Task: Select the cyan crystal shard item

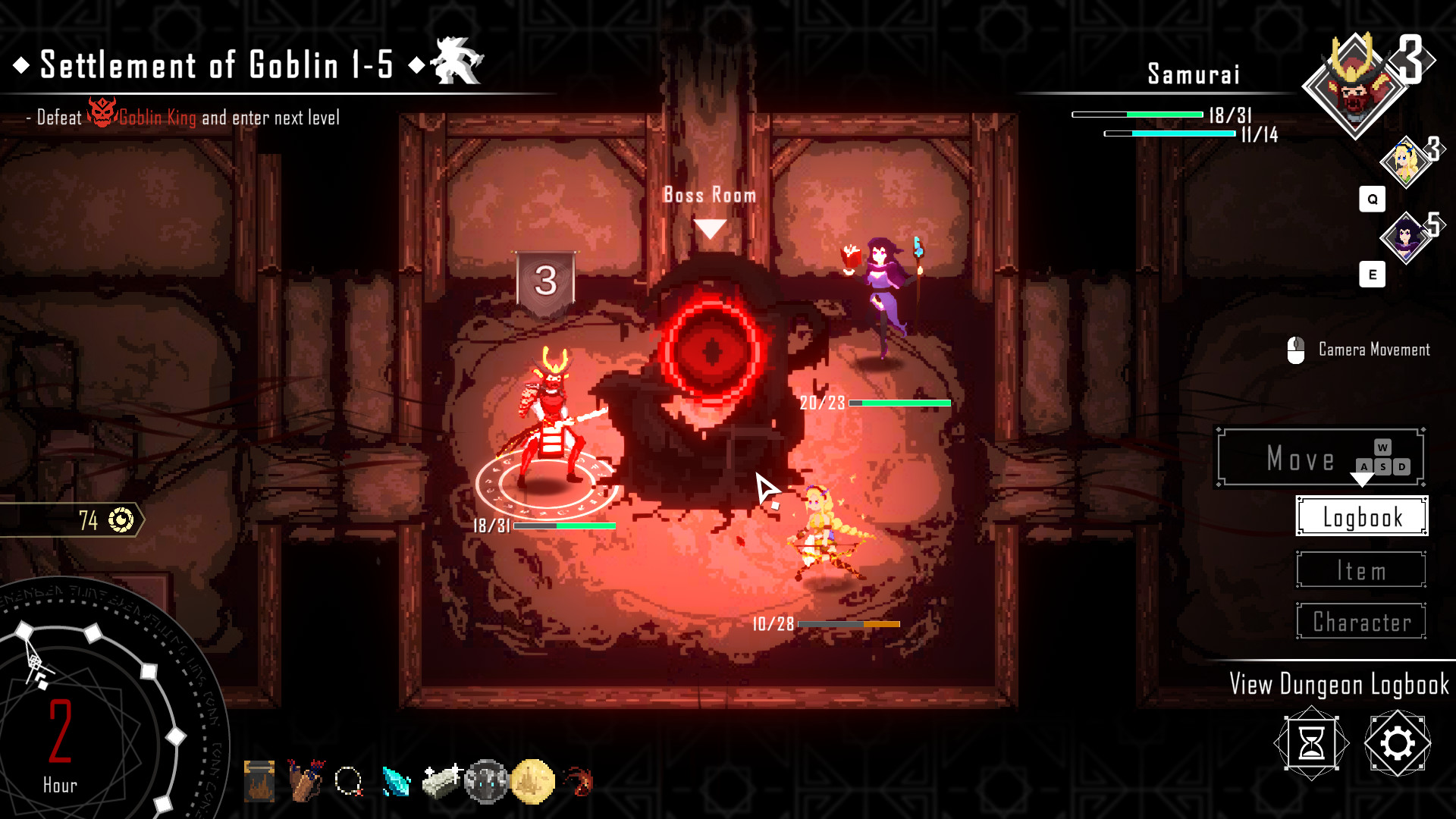Action: [396, 782]
